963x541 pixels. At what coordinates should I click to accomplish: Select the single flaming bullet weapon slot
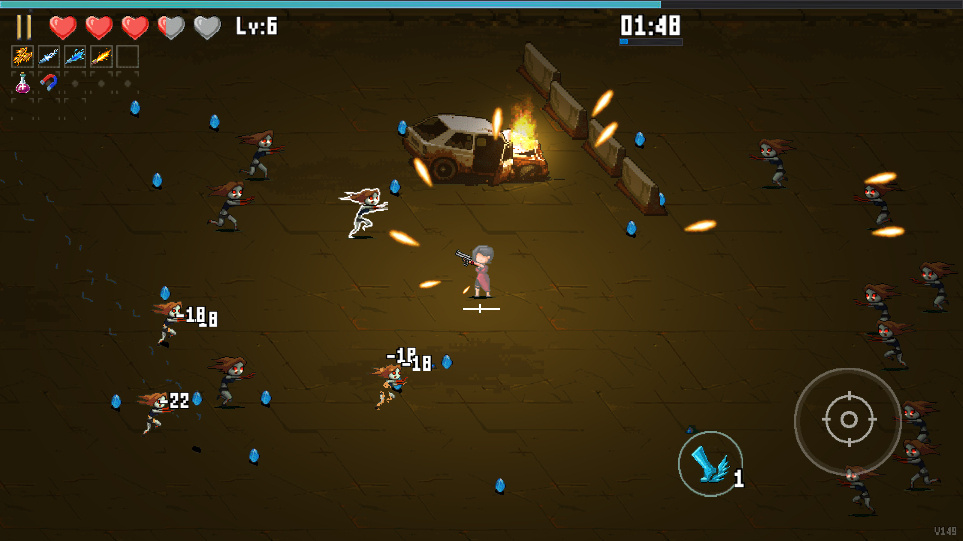(101, 57)
